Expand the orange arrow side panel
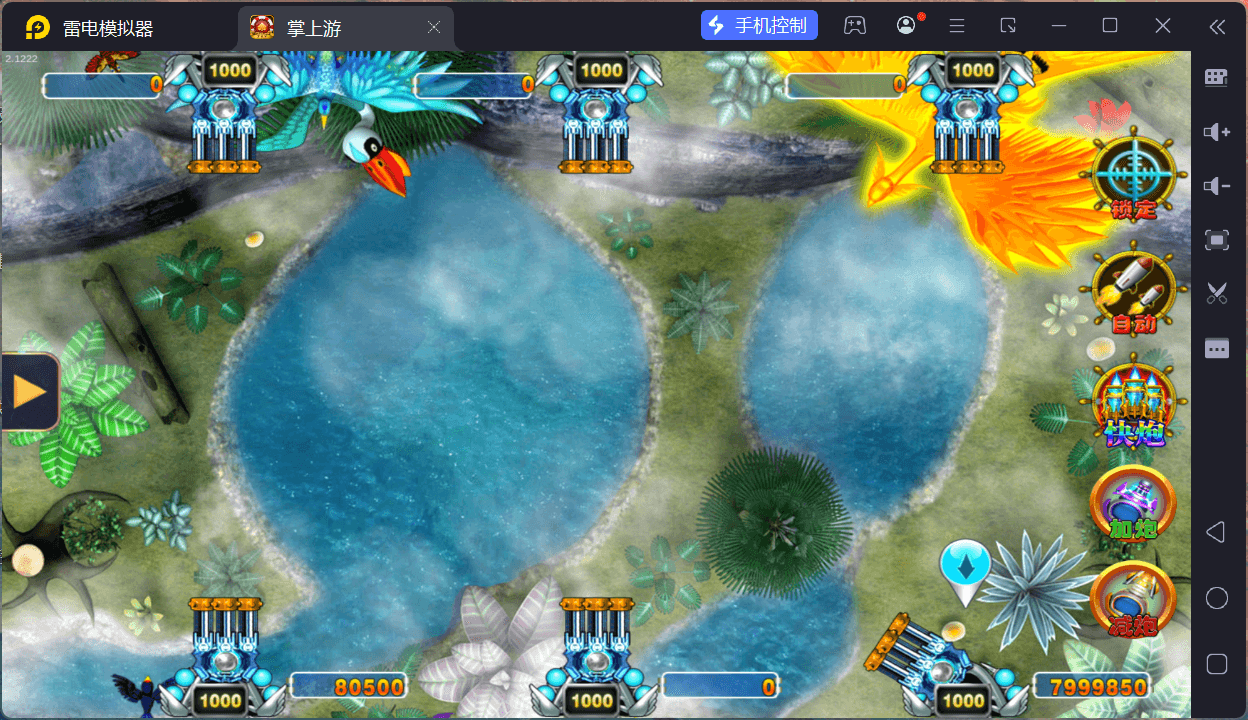Viewport: 1248px width, 720px height. pyautogui.click(x=29, y=391)
